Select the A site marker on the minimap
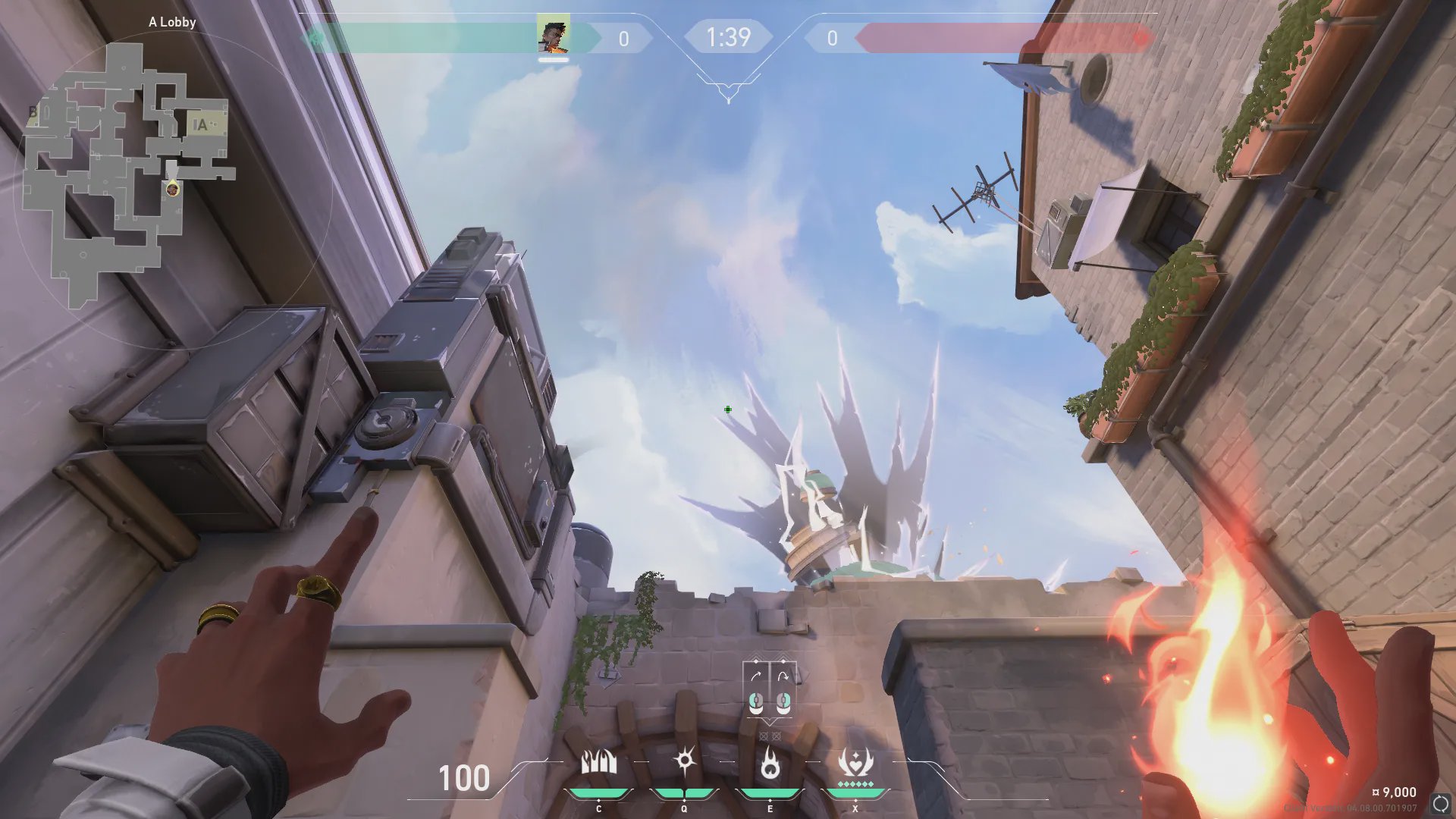Screen dimensions: 1456x819 pos(201,125)
